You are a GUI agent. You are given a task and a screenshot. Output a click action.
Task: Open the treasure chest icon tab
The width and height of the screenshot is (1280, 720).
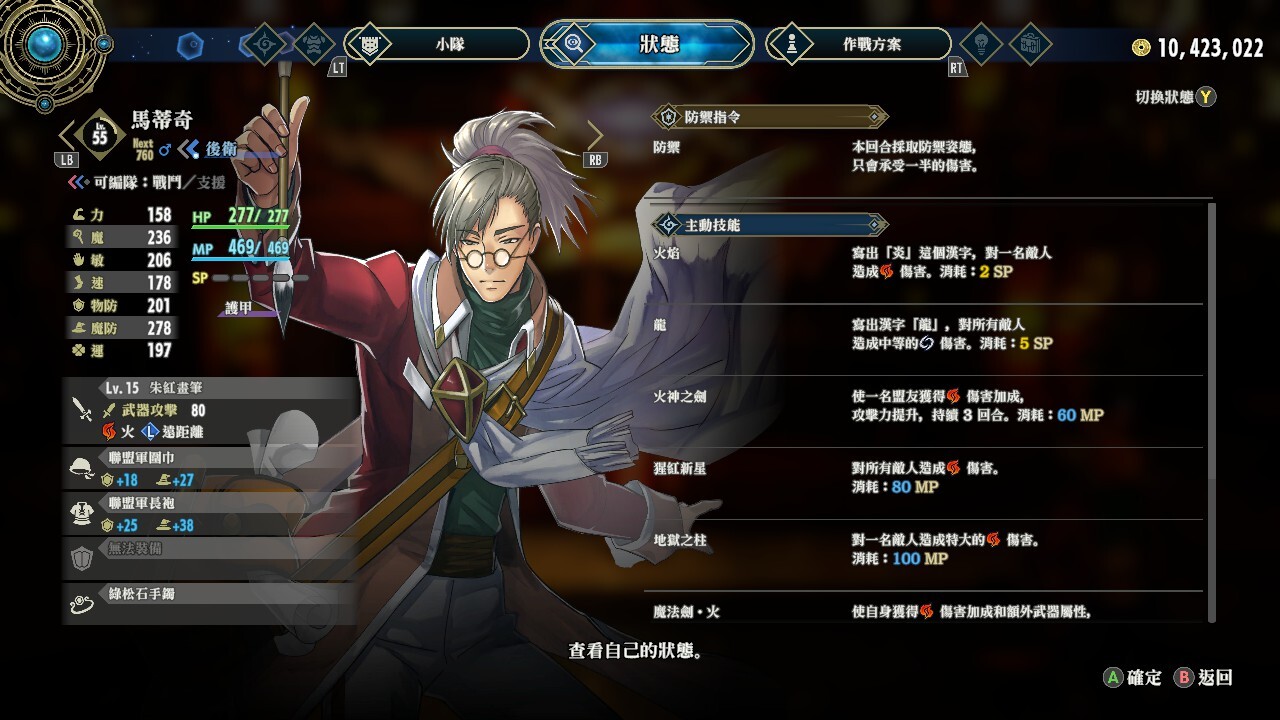[1028, 44]
